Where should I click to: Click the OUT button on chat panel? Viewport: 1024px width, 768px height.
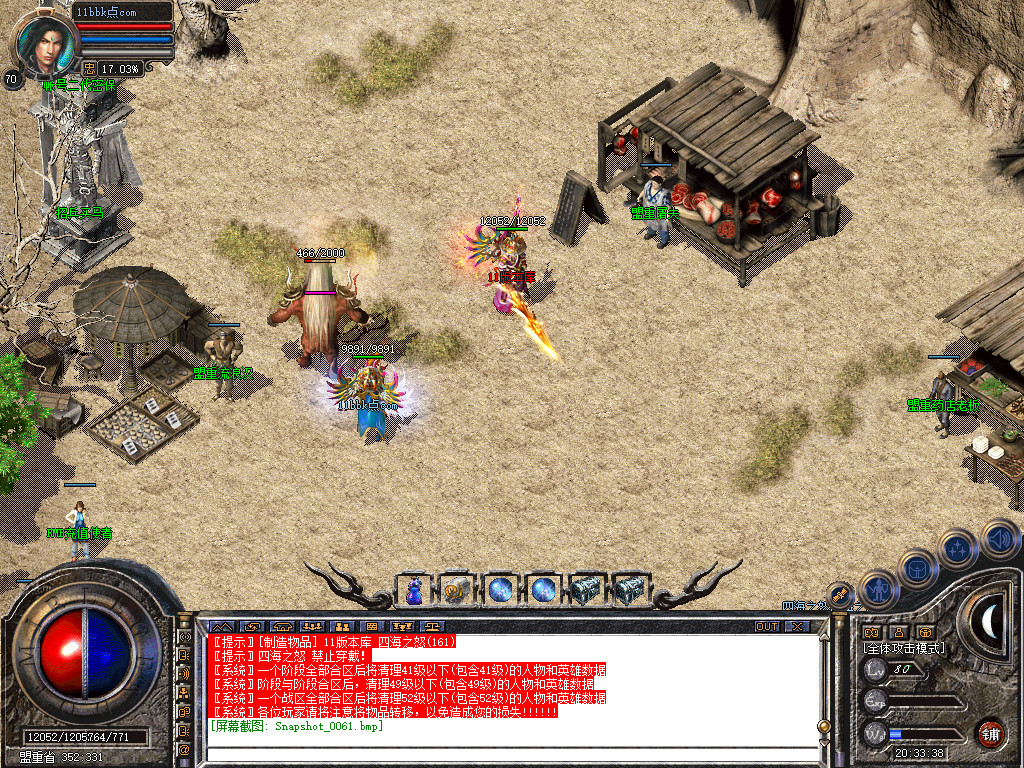coord(767,627)
